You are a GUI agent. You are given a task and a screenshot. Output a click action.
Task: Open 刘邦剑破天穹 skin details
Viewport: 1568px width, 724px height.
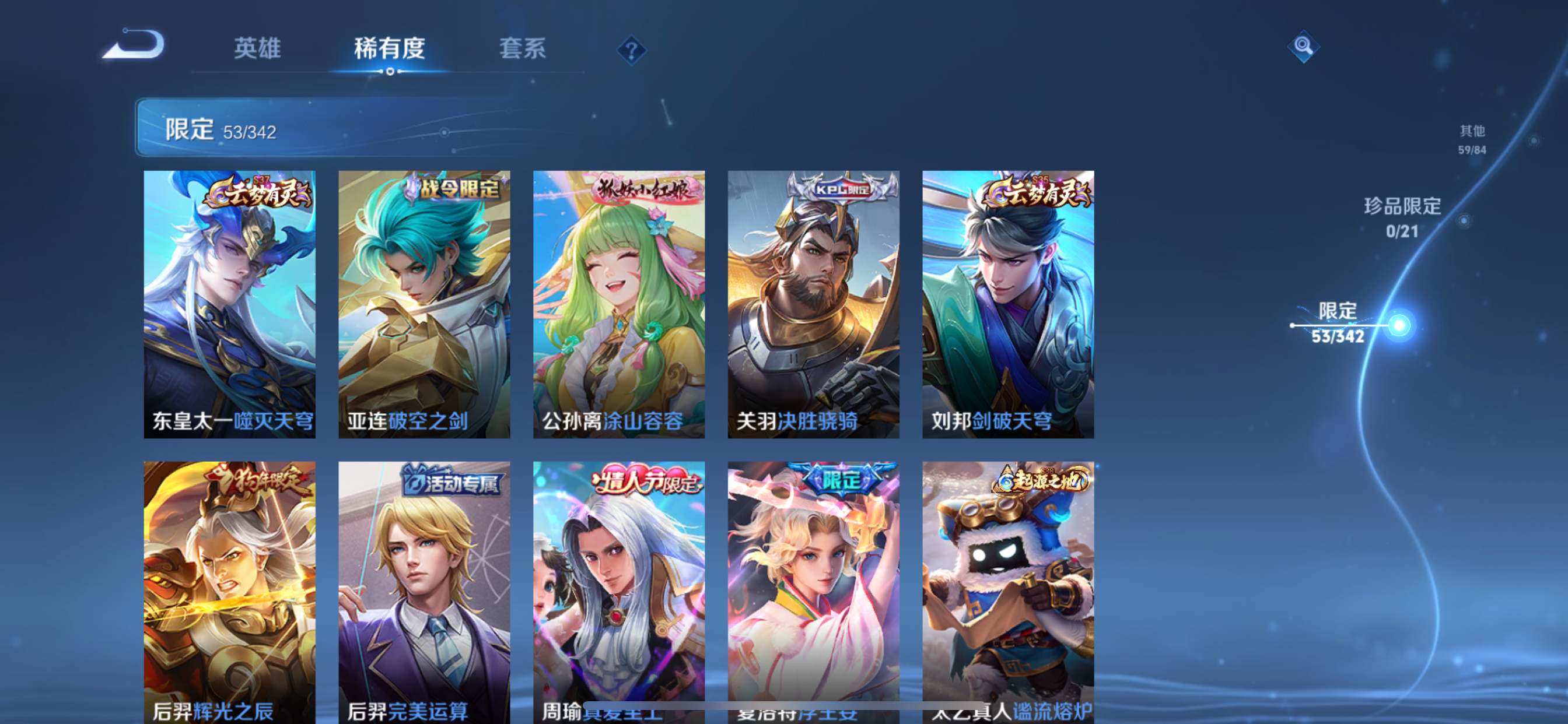(x=1009, y=304)
